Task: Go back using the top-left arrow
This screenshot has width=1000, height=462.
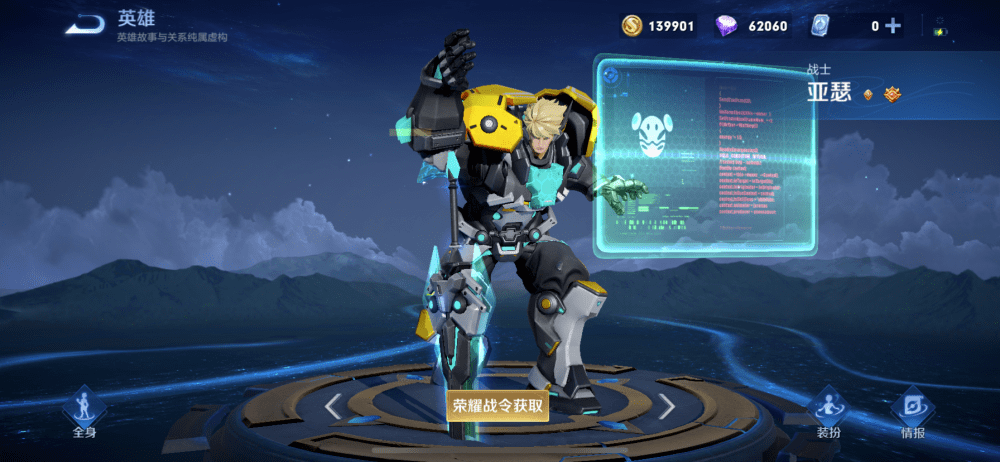Action: point(85,24)
